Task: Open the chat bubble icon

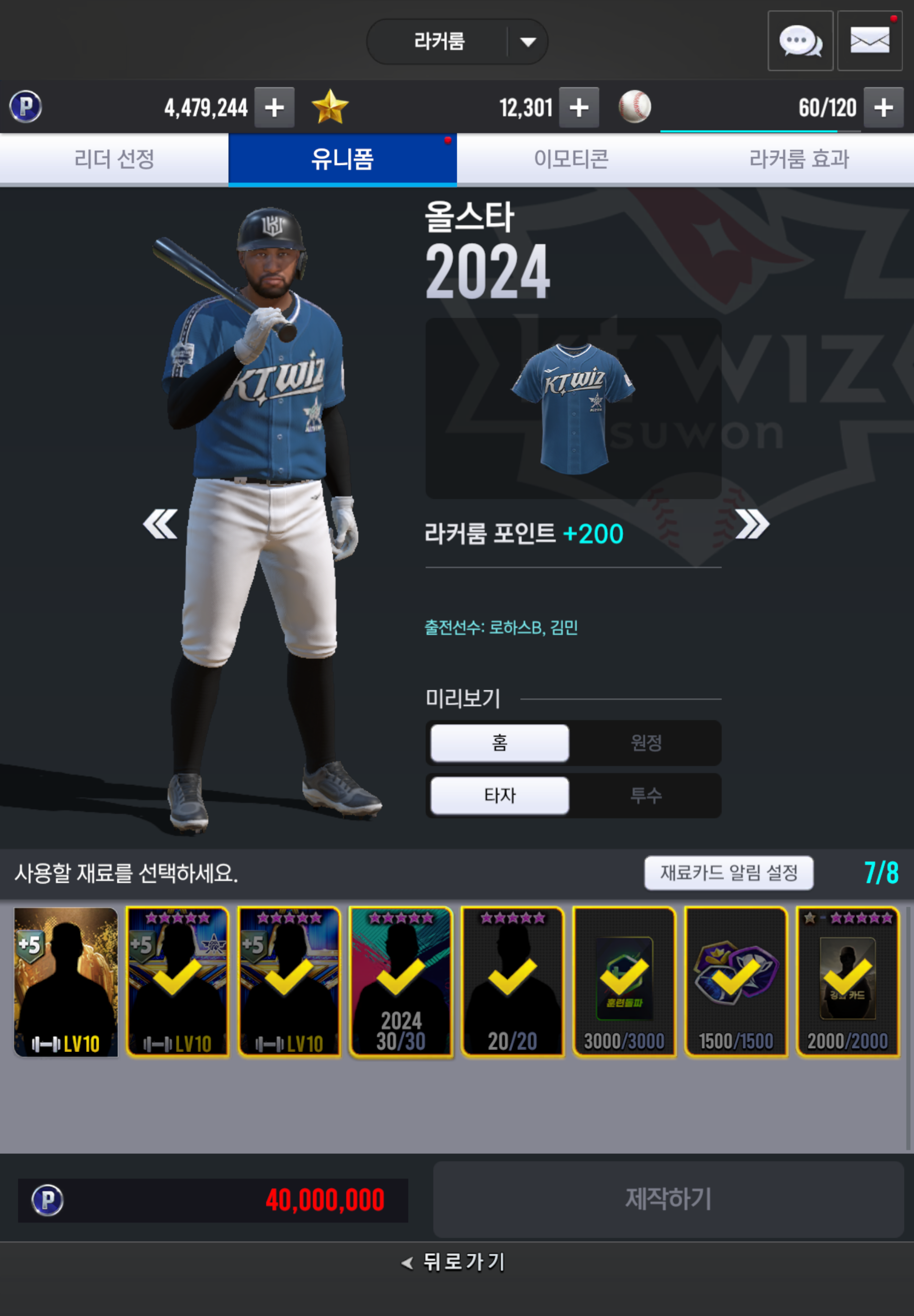Action: click(x=800, y=41)
